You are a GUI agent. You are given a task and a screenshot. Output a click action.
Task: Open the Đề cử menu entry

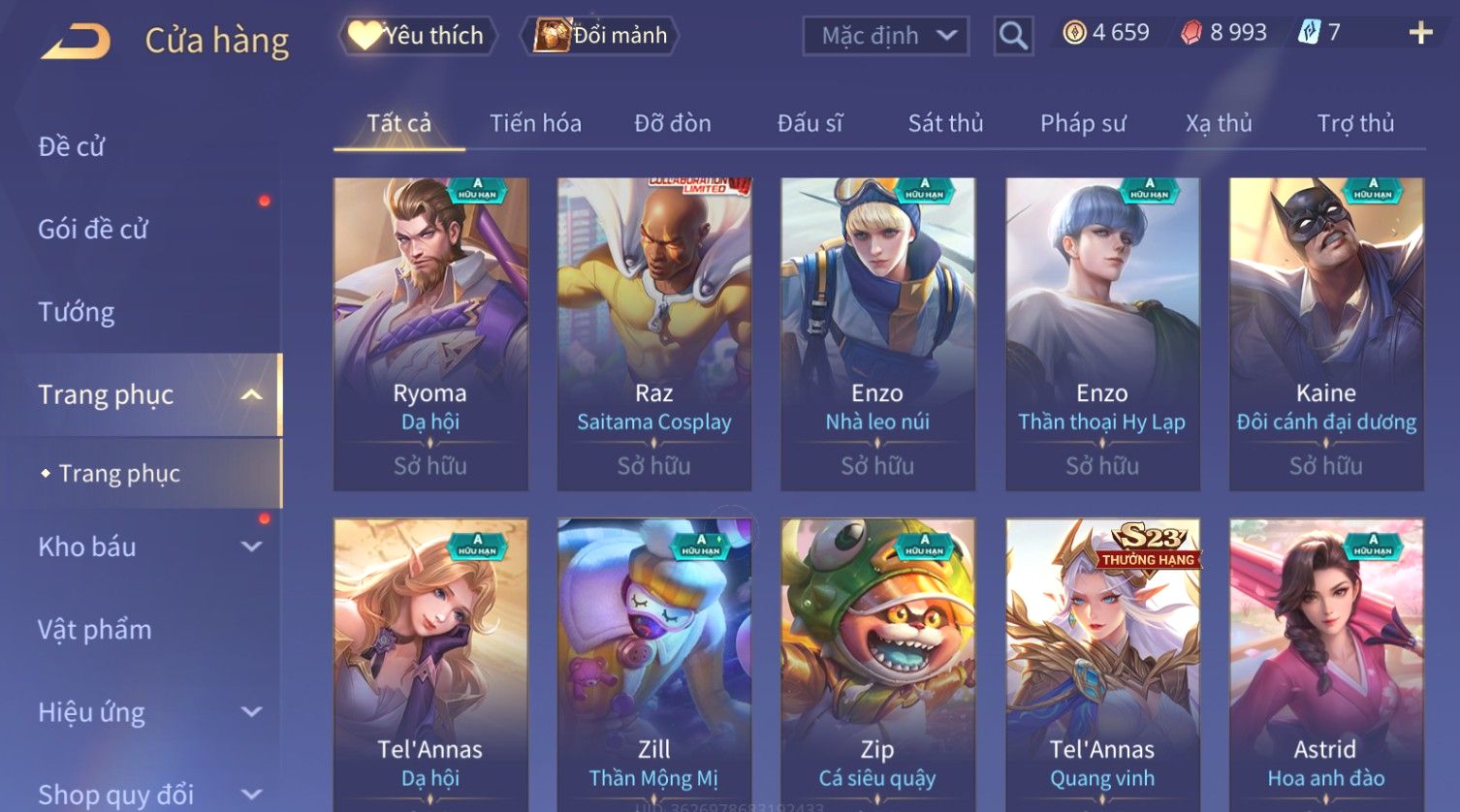(72, 146)
